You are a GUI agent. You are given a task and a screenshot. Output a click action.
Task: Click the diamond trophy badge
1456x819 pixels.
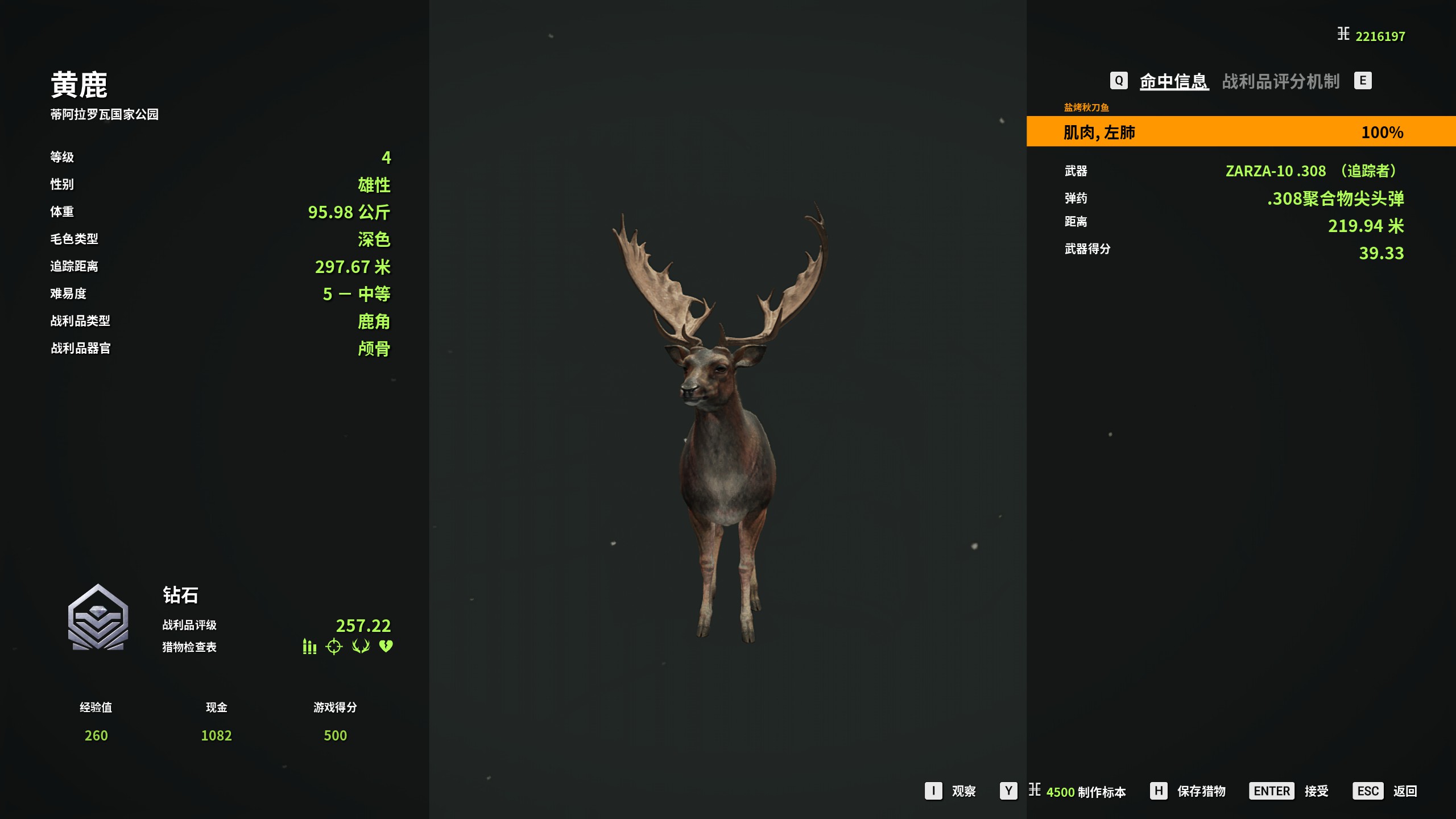click(98, 618)
